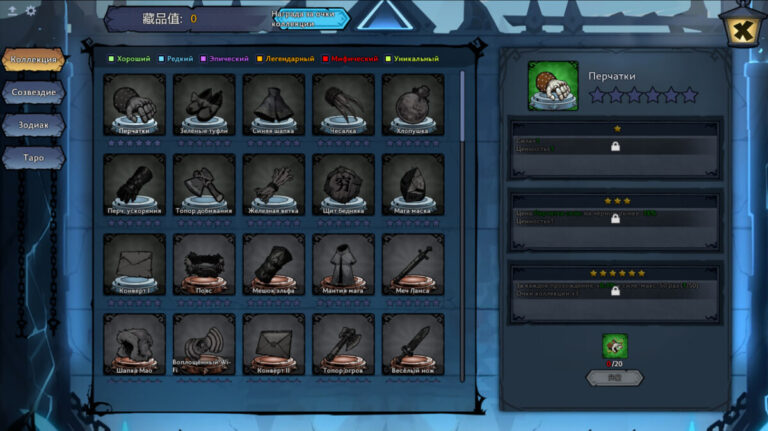Open settings via the gear icon
Viewport: 768px width, 431px height.
30,11
